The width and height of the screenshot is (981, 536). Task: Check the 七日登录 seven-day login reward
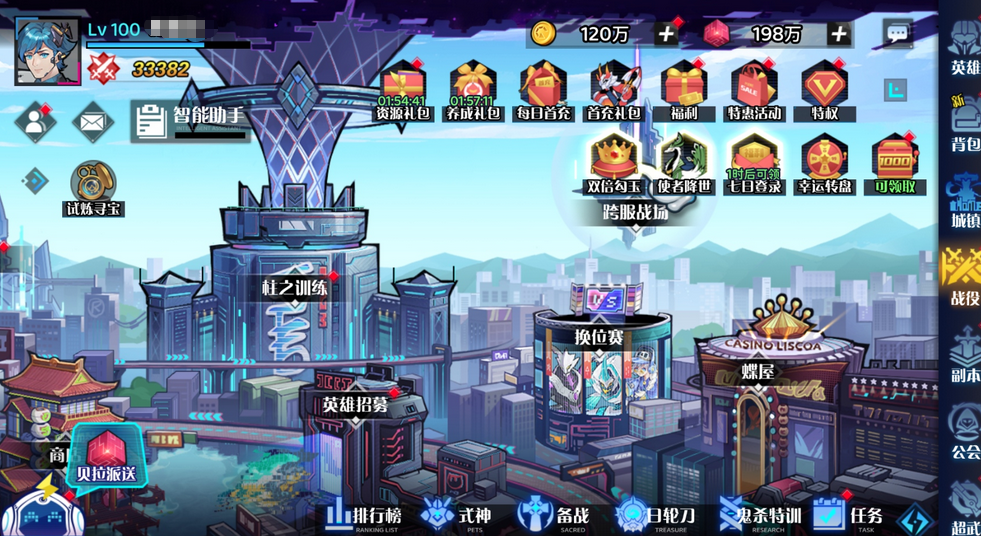click(754, 164)
